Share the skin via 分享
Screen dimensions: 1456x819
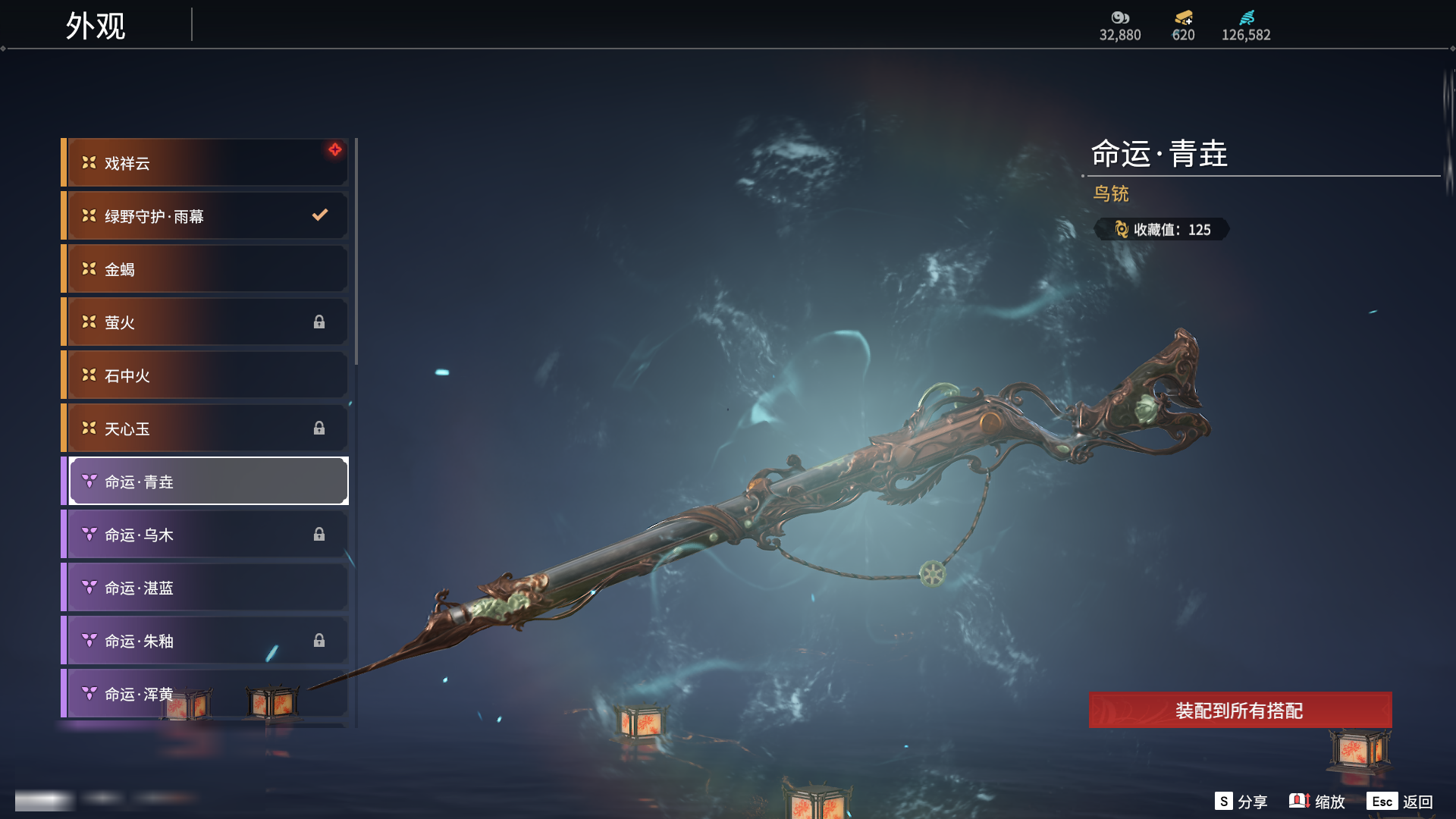pos(1241,802)
